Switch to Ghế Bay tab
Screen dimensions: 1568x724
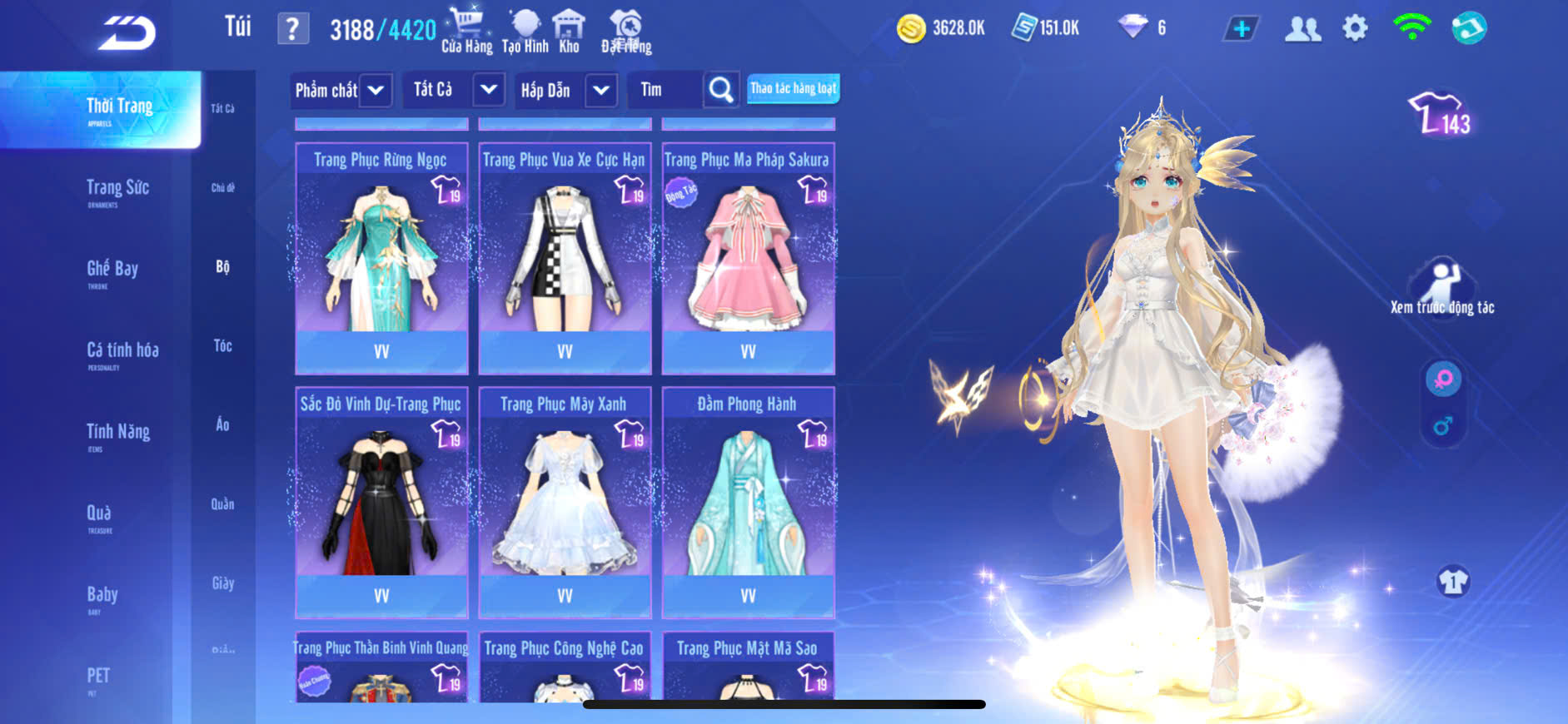point(112,271)
